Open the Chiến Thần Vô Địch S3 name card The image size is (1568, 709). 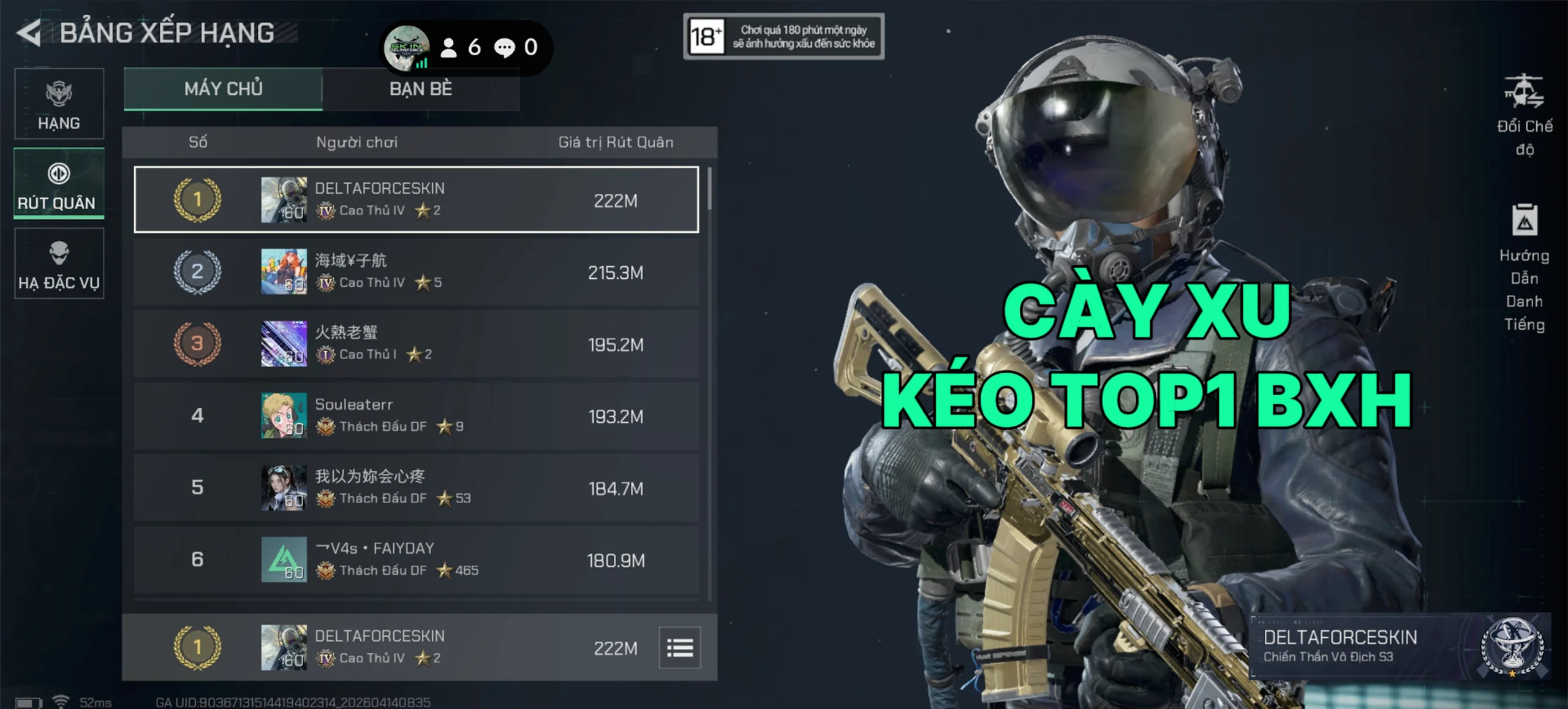tap(1400, 646)
